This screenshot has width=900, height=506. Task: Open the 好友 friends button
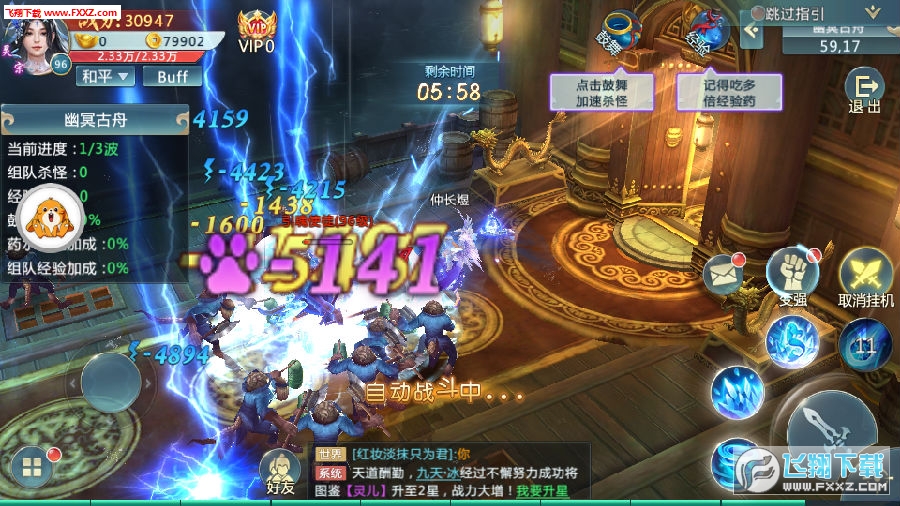[281, 469]
